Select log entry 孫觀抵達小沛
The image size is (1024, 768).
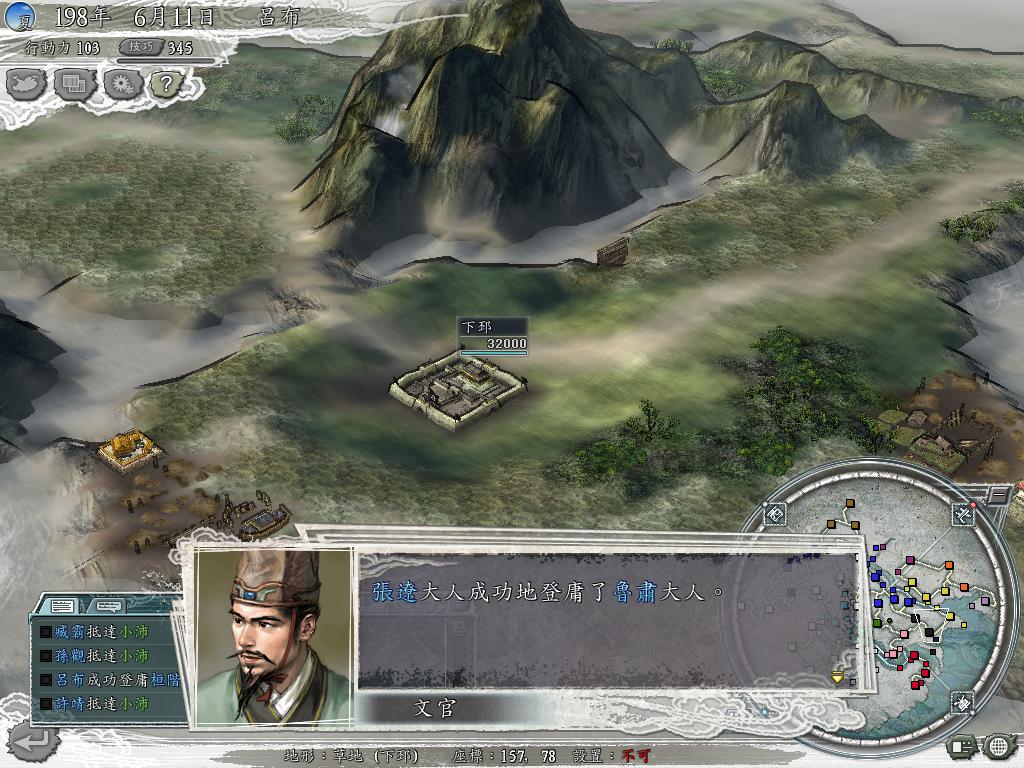[x=100, y=656]
